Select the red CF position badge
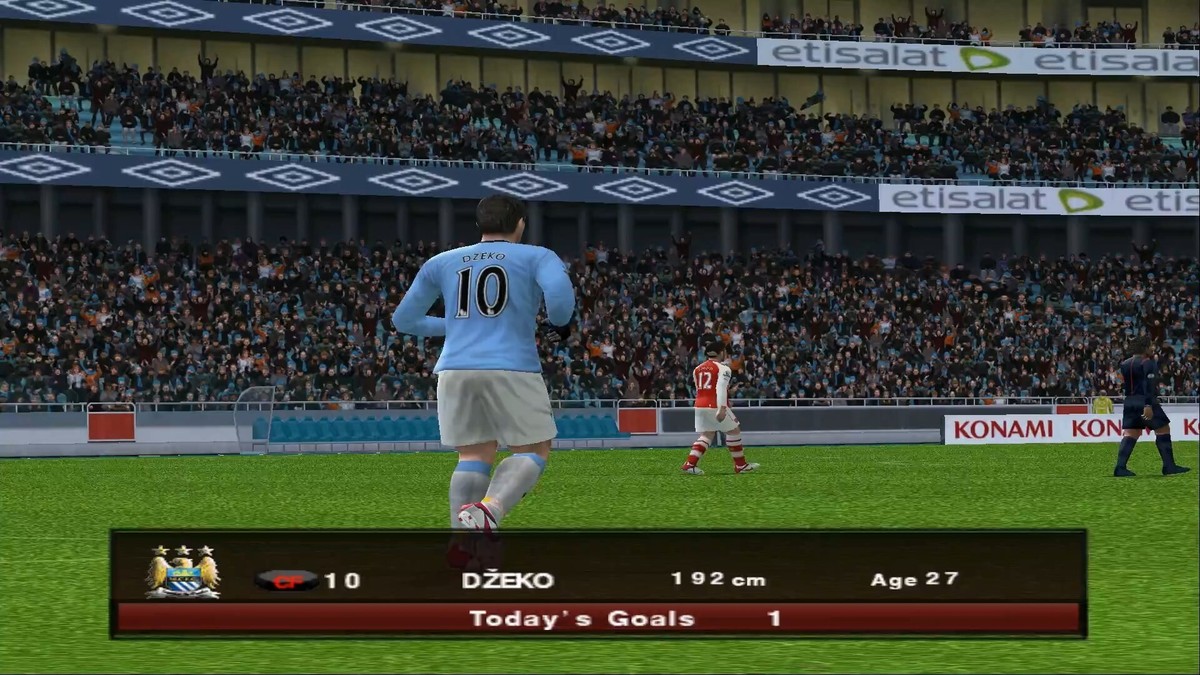 pos(286,580)
